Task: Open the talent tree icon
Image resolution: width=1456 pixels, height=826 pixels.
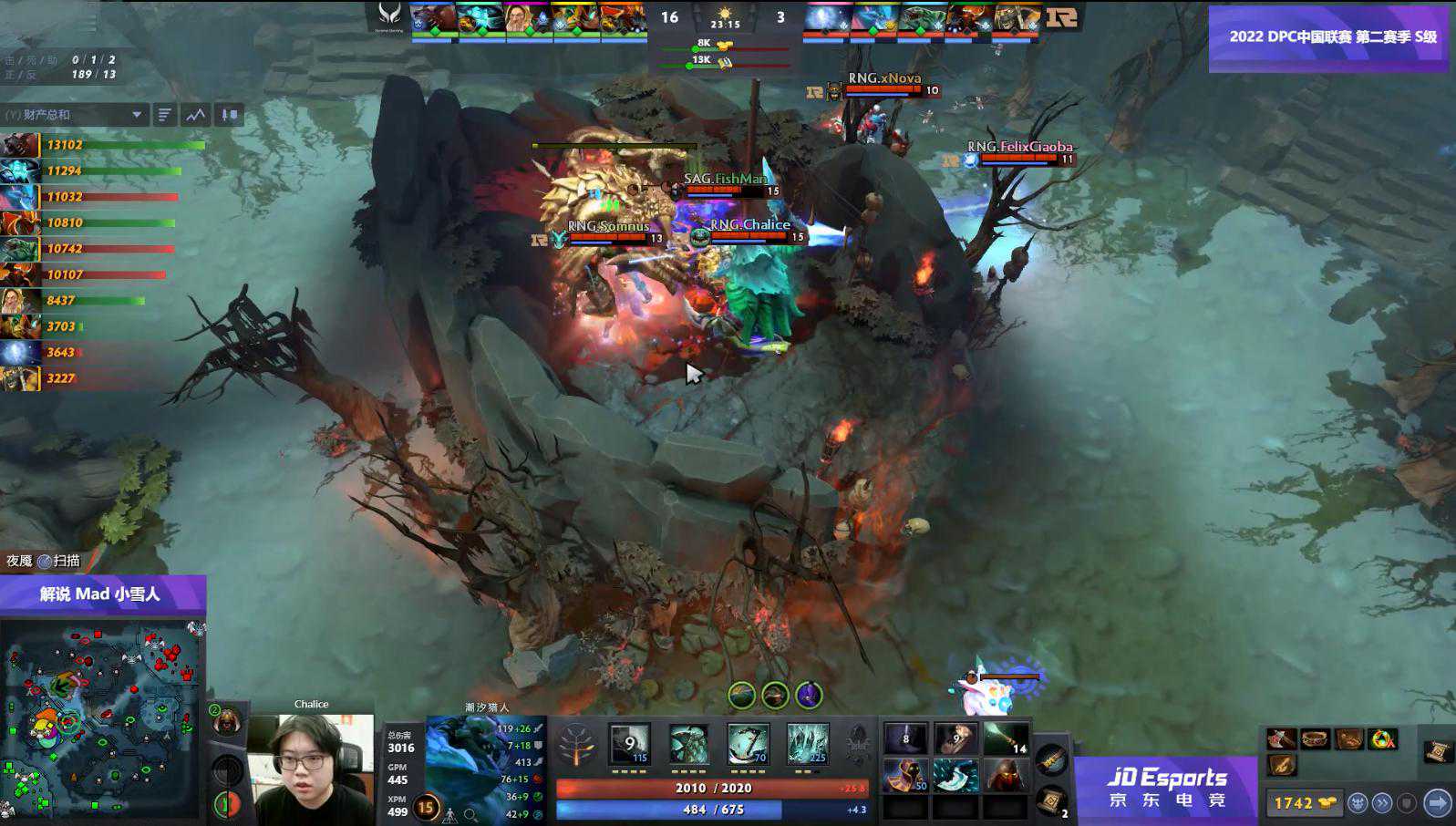Action: point(576,745)
